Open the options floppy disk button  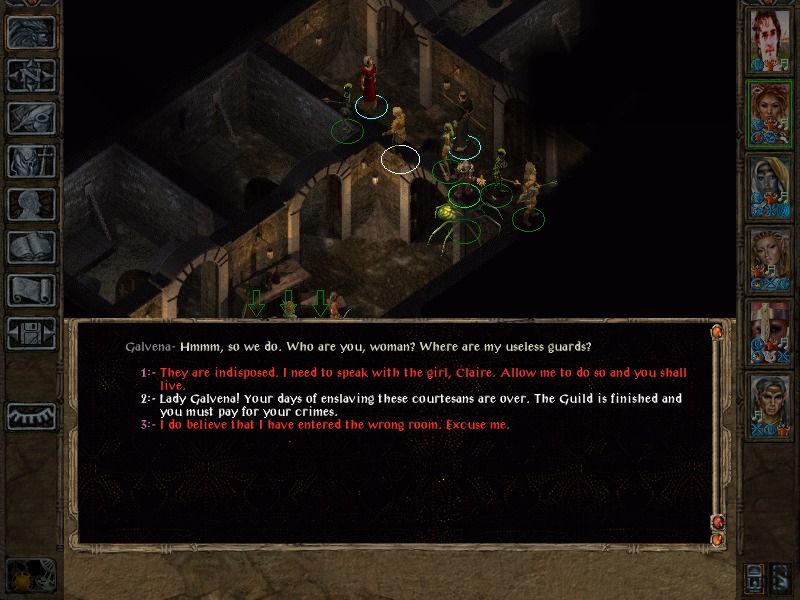coord(31,332)
